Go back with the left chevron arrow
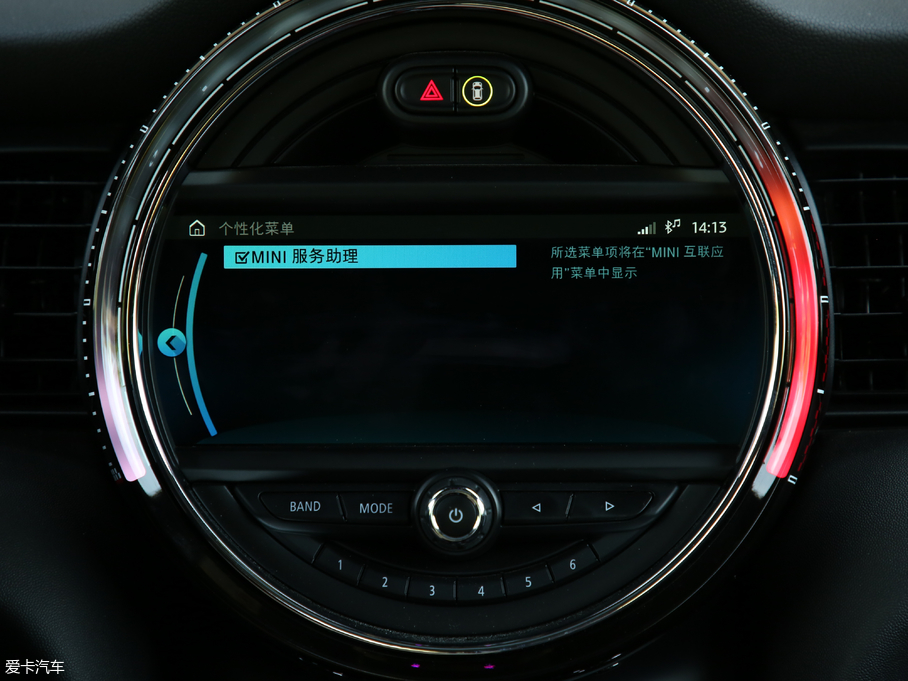The width and height of the screenshot is (908, 681). click(172, 344)
